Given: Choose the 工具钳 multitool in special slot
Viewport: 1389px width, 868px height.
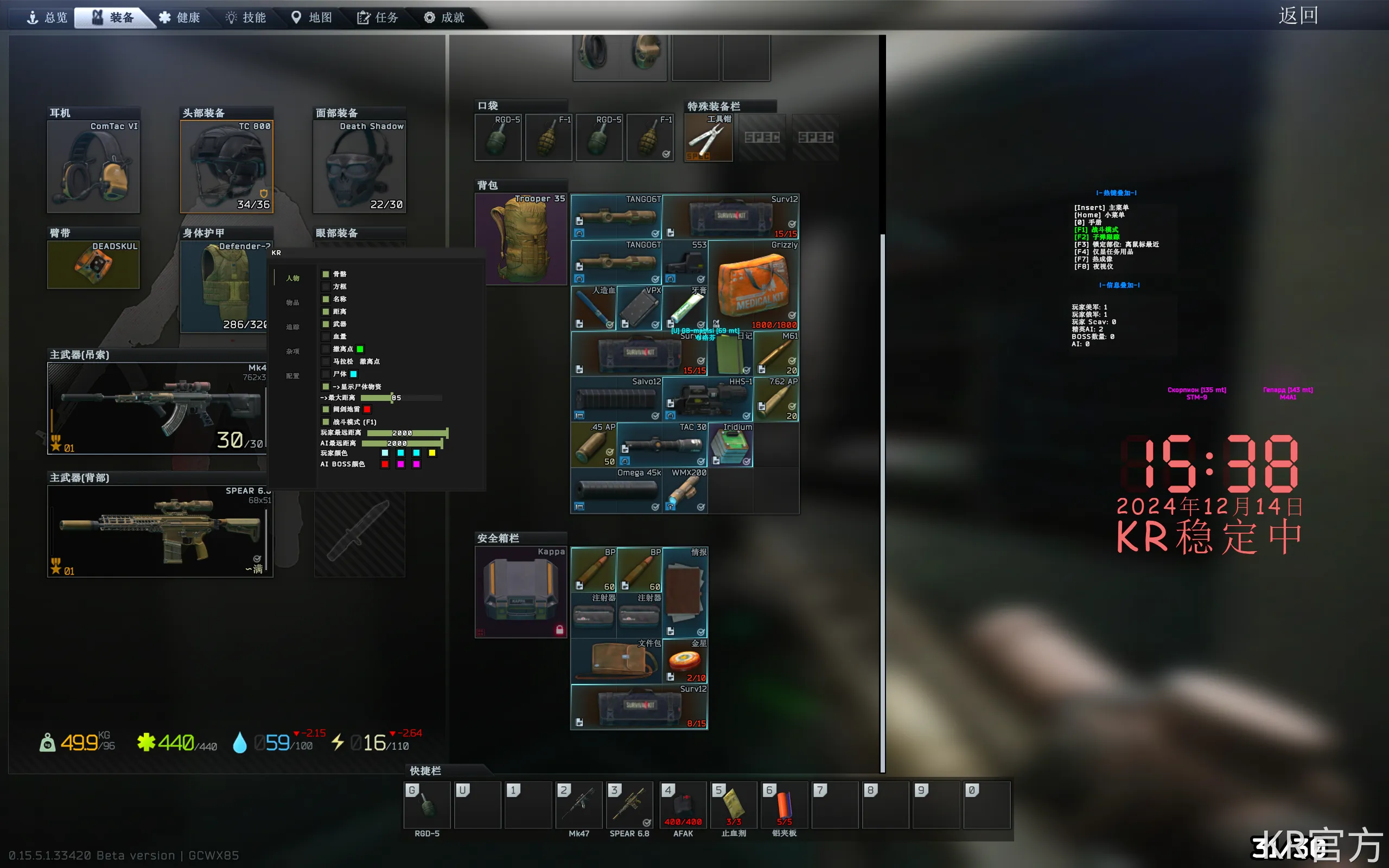Looking at the screenshot, I should [x=708, y=138].
